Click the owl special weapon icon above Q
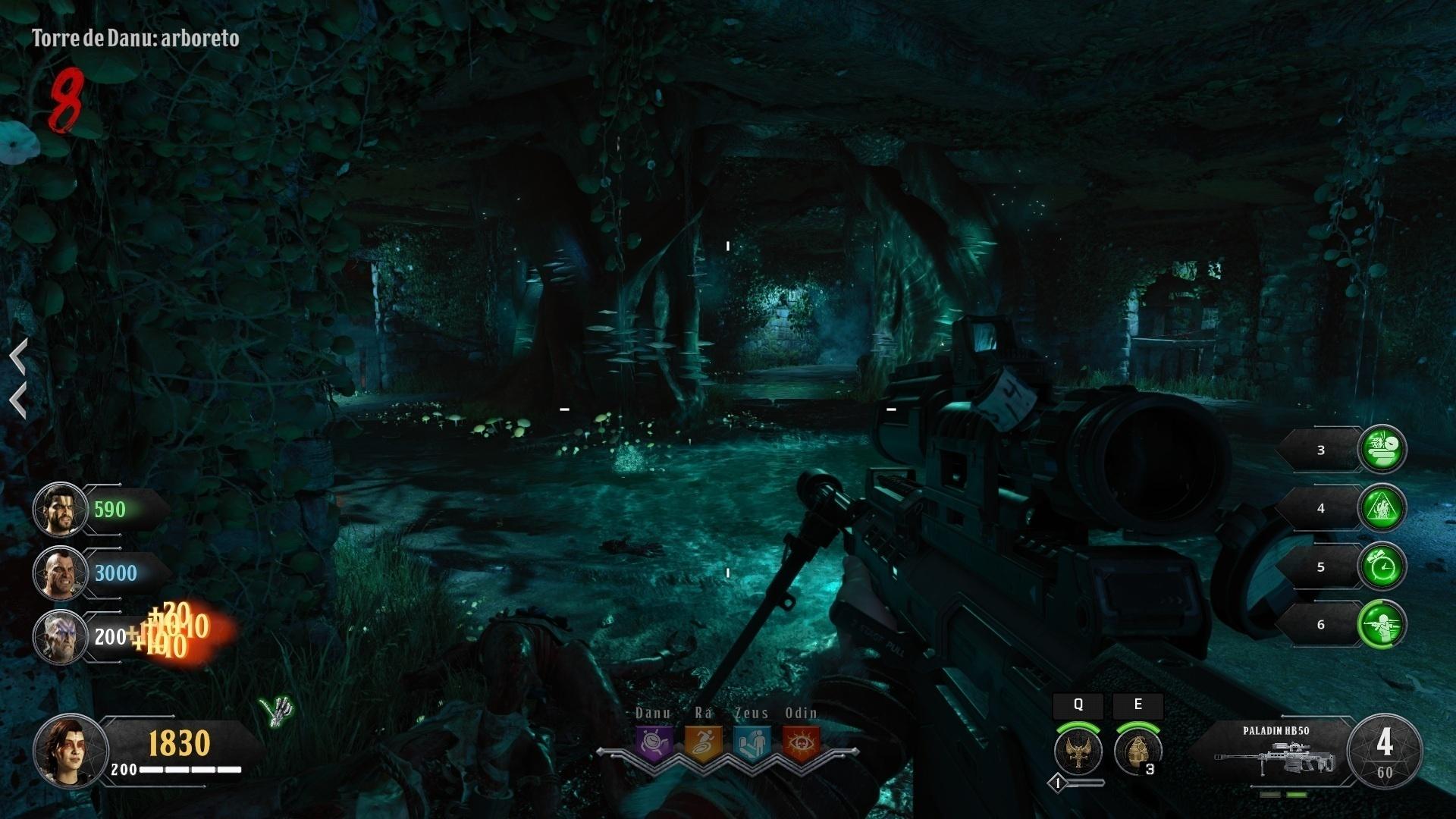The width and height of the screenshot is (1456, 819). (x=1077, y=751)
